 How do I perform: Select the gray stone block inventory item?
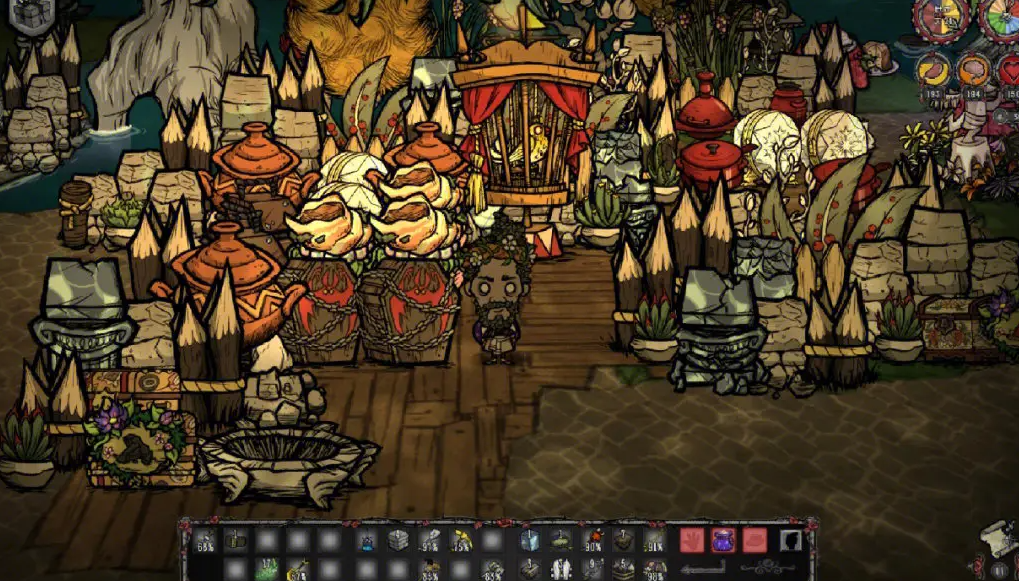(398, 541)
